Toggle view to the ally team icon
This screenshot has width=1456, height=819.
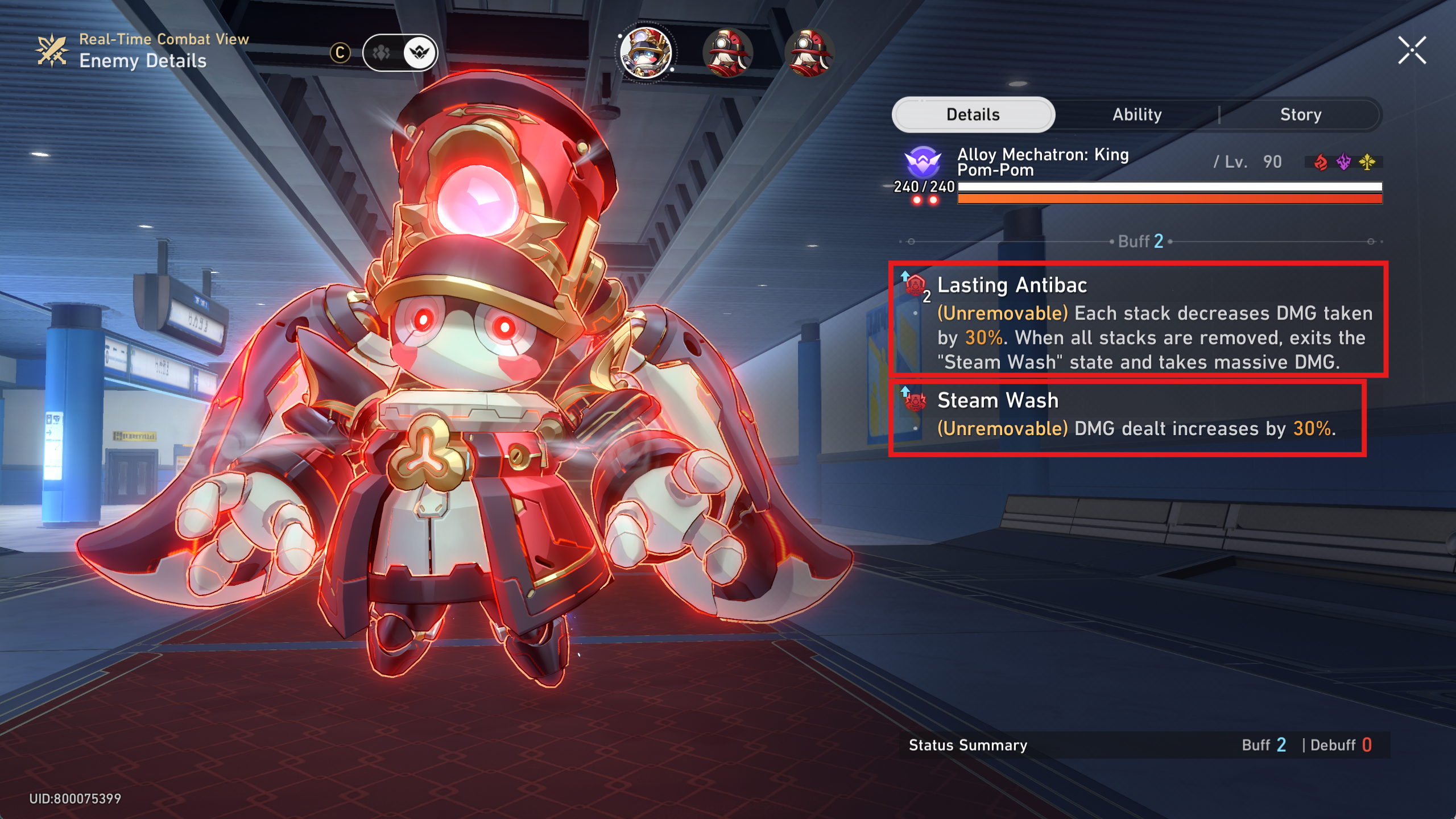(x=381, y=53)
